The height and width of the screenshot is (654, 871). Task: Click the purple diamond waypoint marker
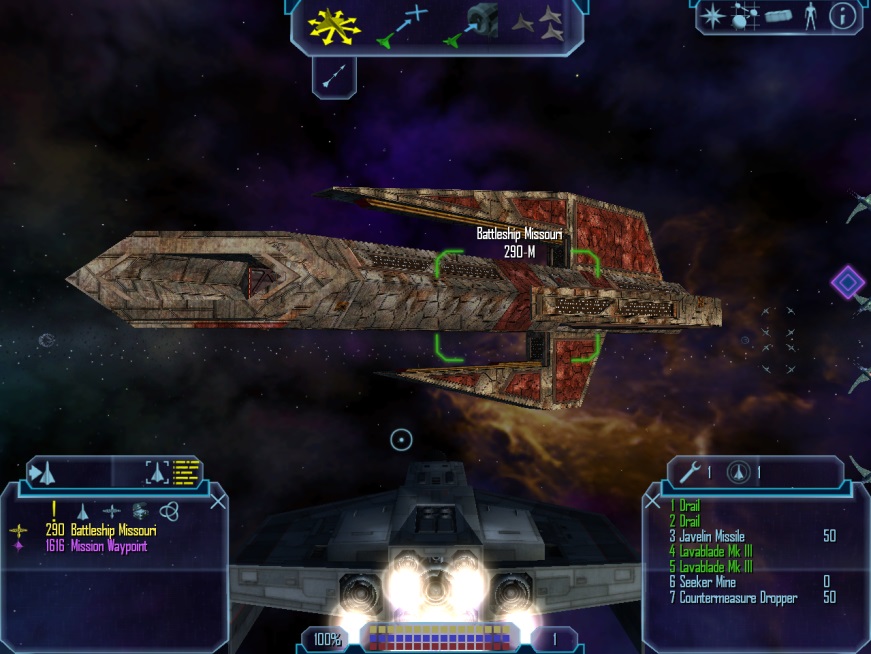(848, 282)
